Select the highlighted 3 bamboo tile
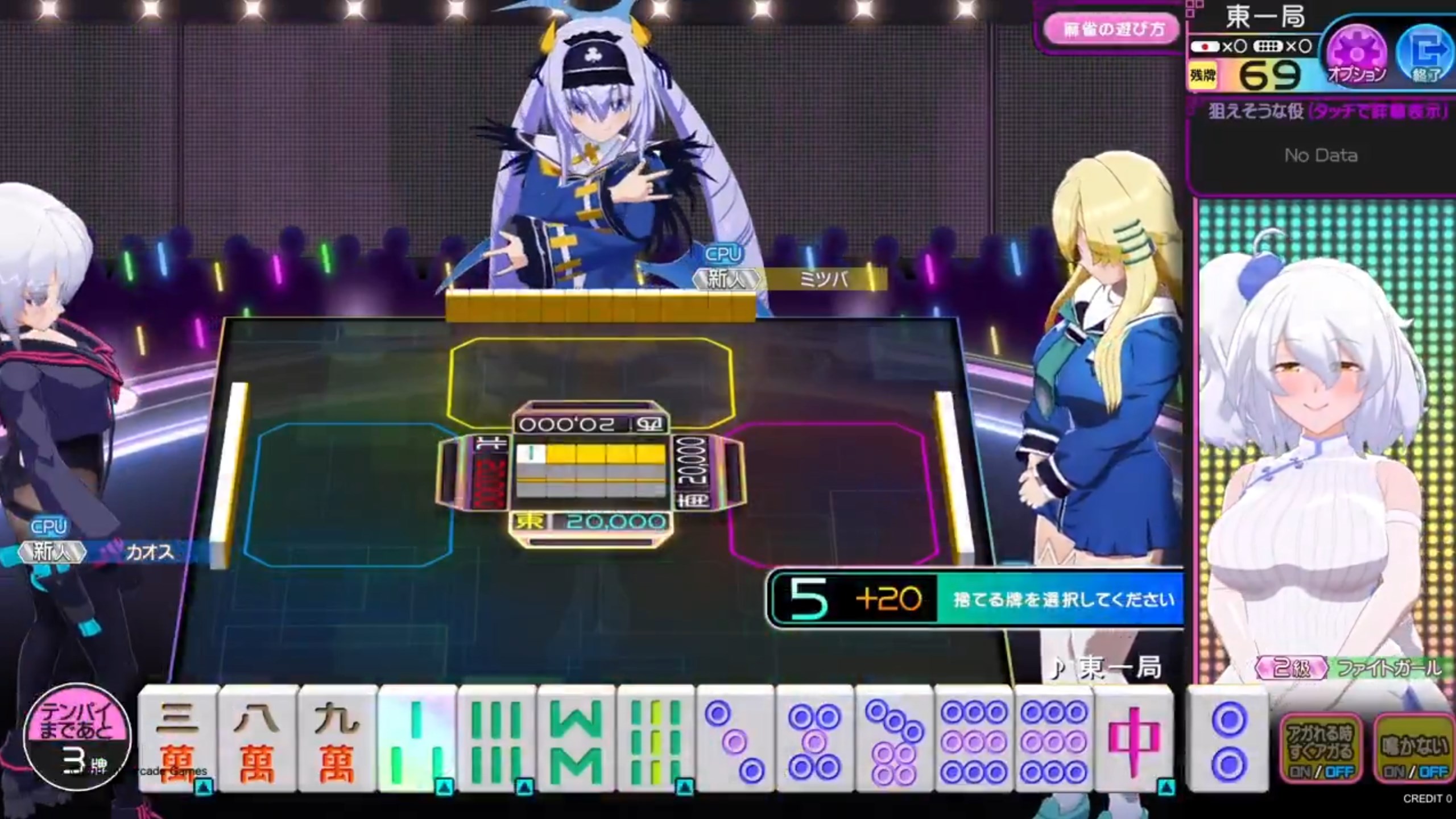The height and width of the screenshot is (819, 1456). click(416, 739)
